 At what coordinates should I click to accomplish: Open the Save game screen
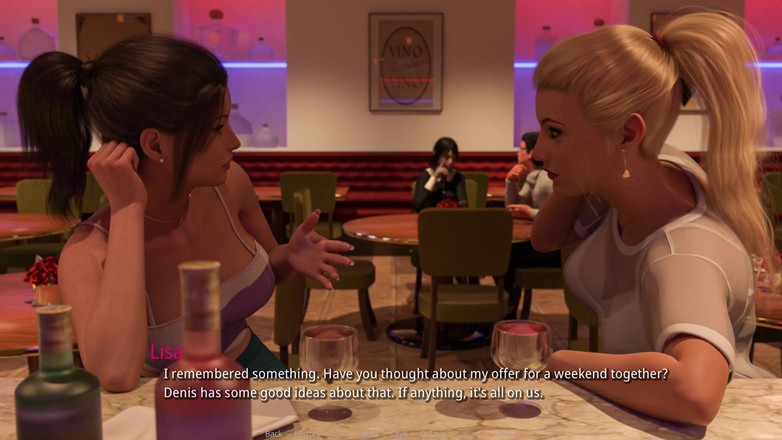tap(398, 434)
